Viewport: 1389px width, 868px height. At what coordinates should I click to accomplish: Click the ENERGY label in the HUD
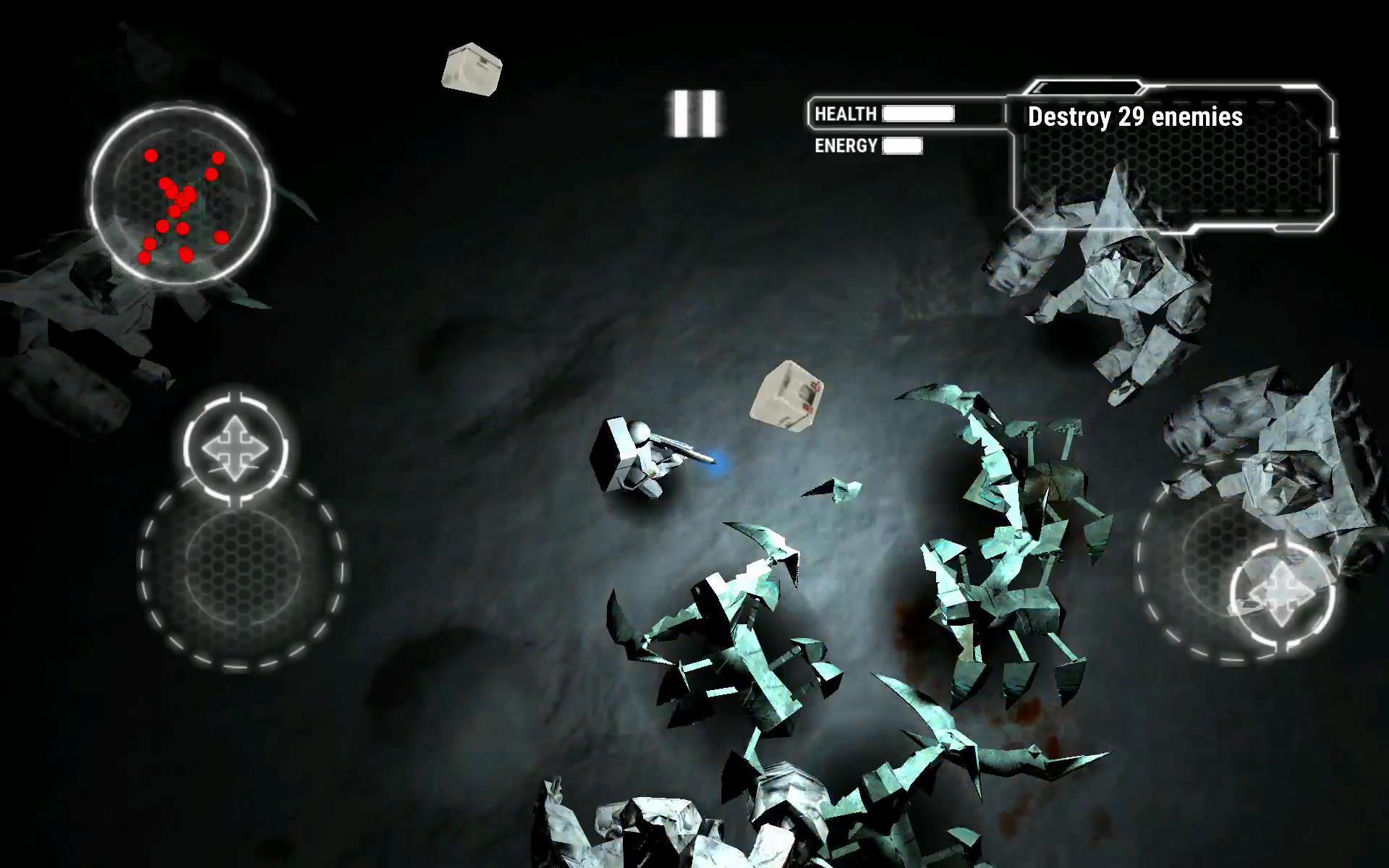click(846, 145)
